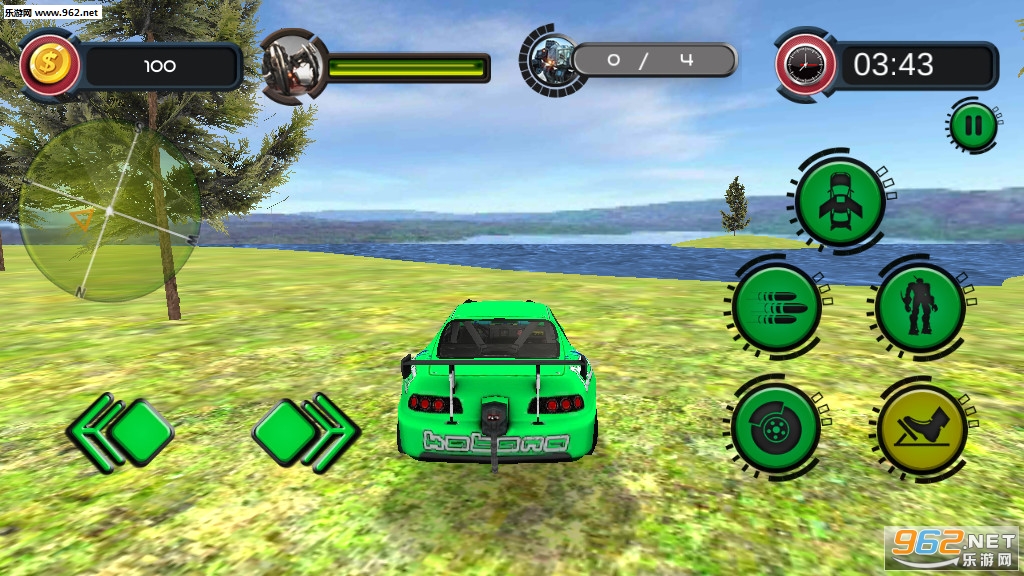Screen dimensions: 1024x576
Task: Steer right with the green arrow
Action: [304, 432]
